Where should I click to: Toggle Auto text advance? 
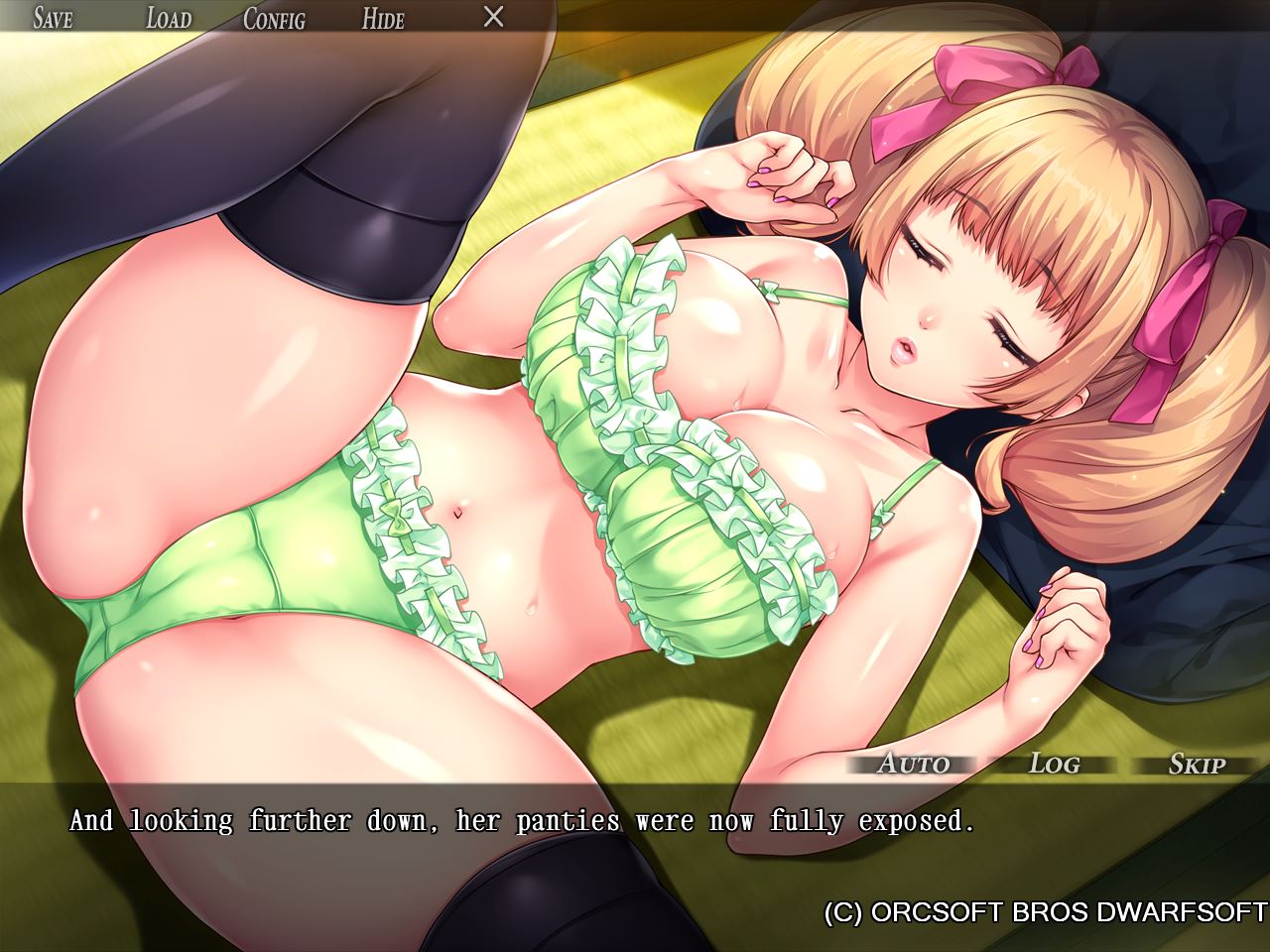pyautogui.click(x=913, y=764)
